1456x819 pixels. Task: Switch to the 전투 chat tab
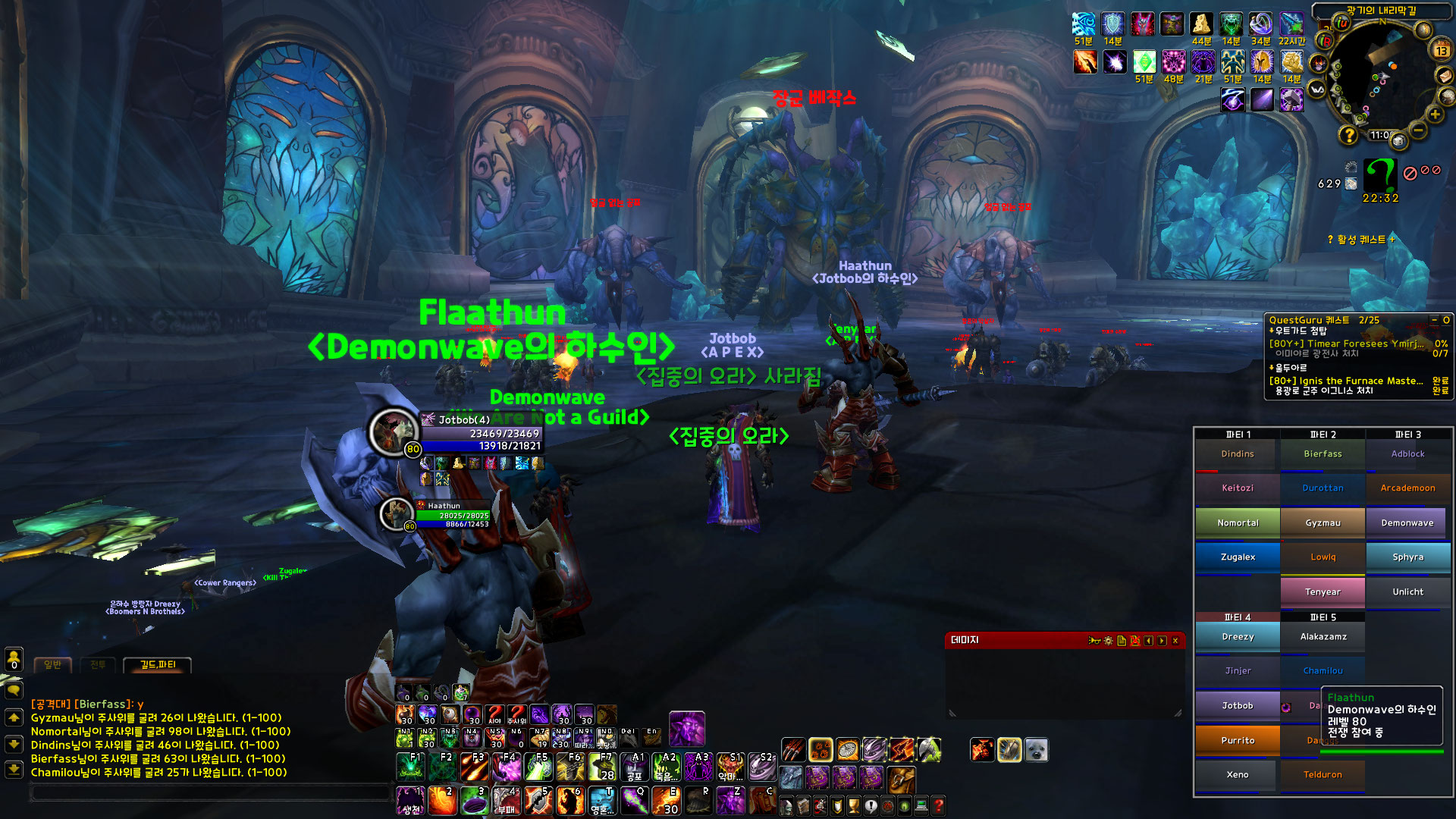98,665
